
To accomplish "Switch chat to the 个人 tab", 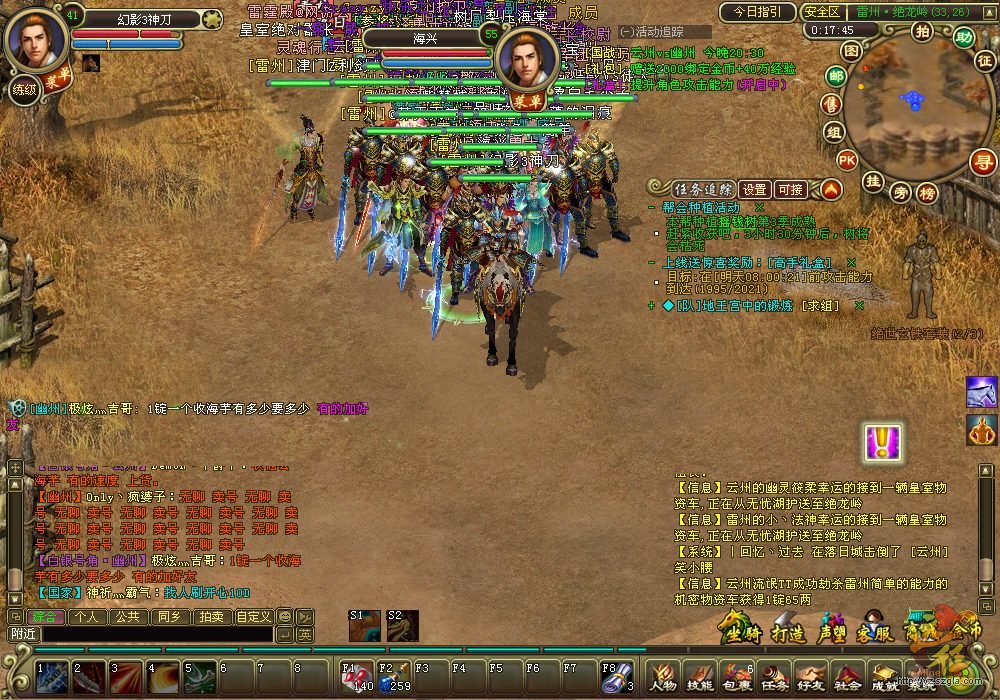I will [x=86, y=617].
